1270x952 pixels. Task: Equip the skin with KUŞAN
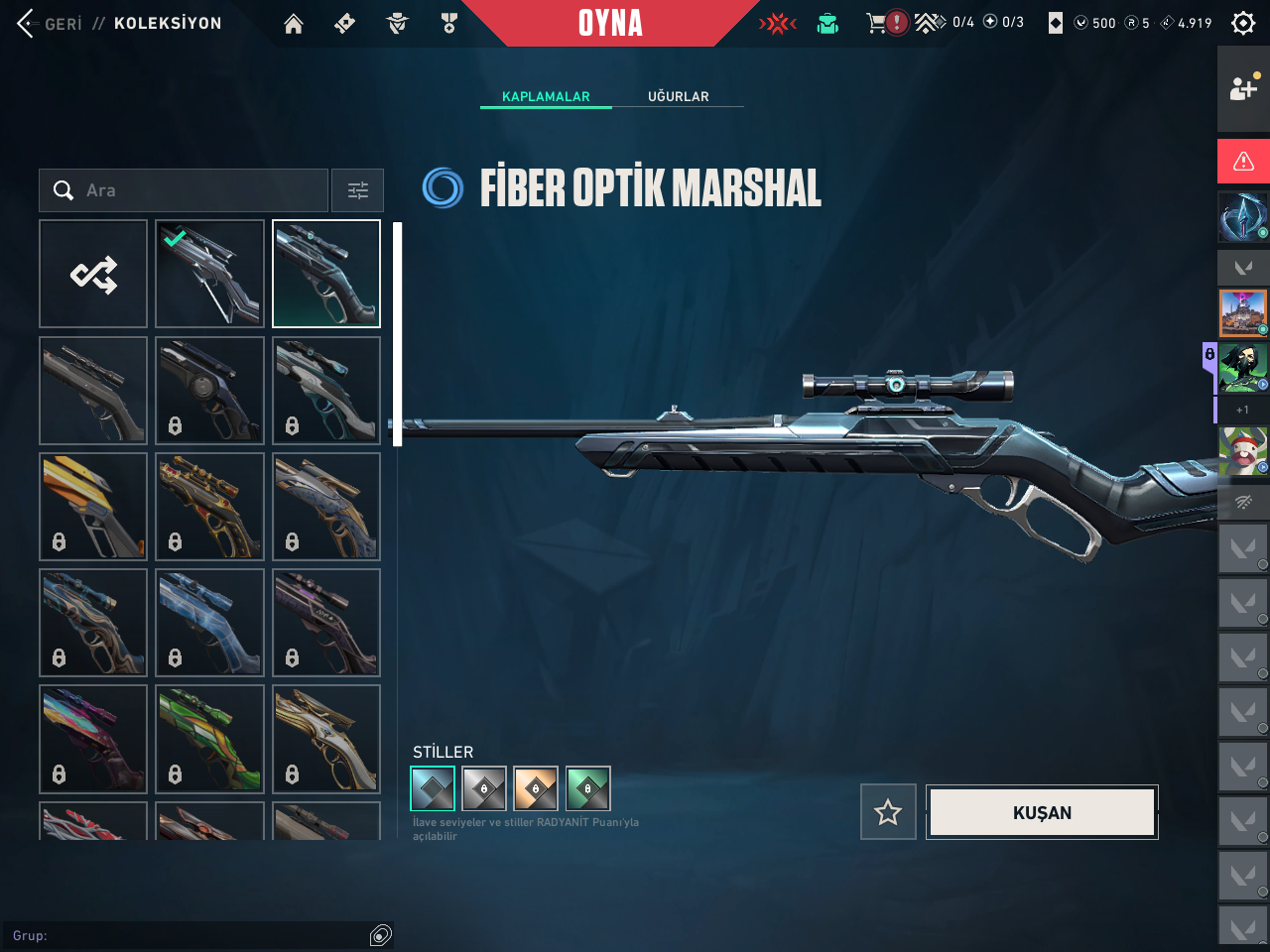click(1042, 812)
